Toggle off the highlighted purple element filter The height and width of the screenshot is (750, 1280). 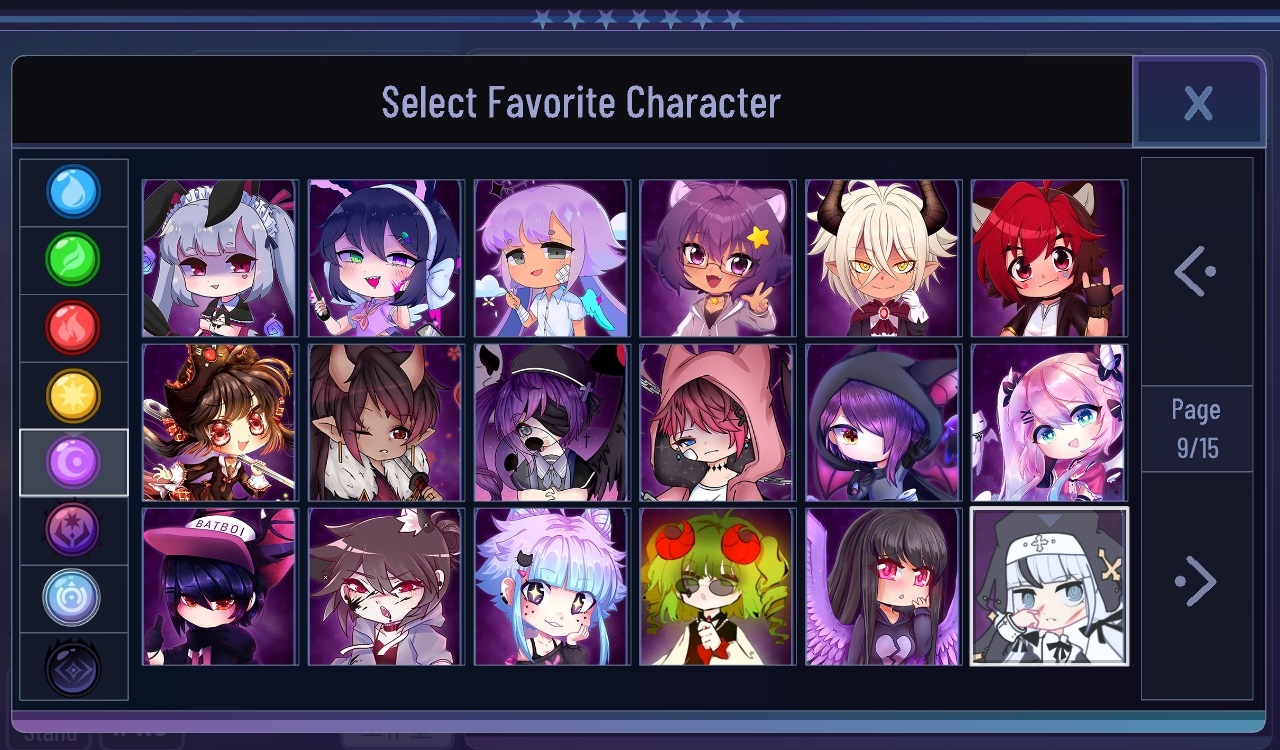pyautogui.click(x=73, y=463)
